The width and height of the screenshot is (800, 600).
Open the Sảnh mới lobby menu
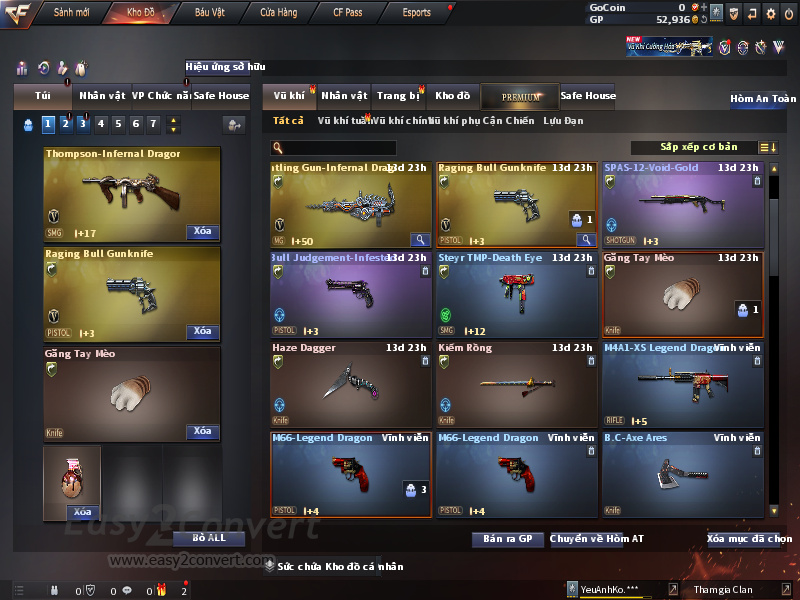72,13
